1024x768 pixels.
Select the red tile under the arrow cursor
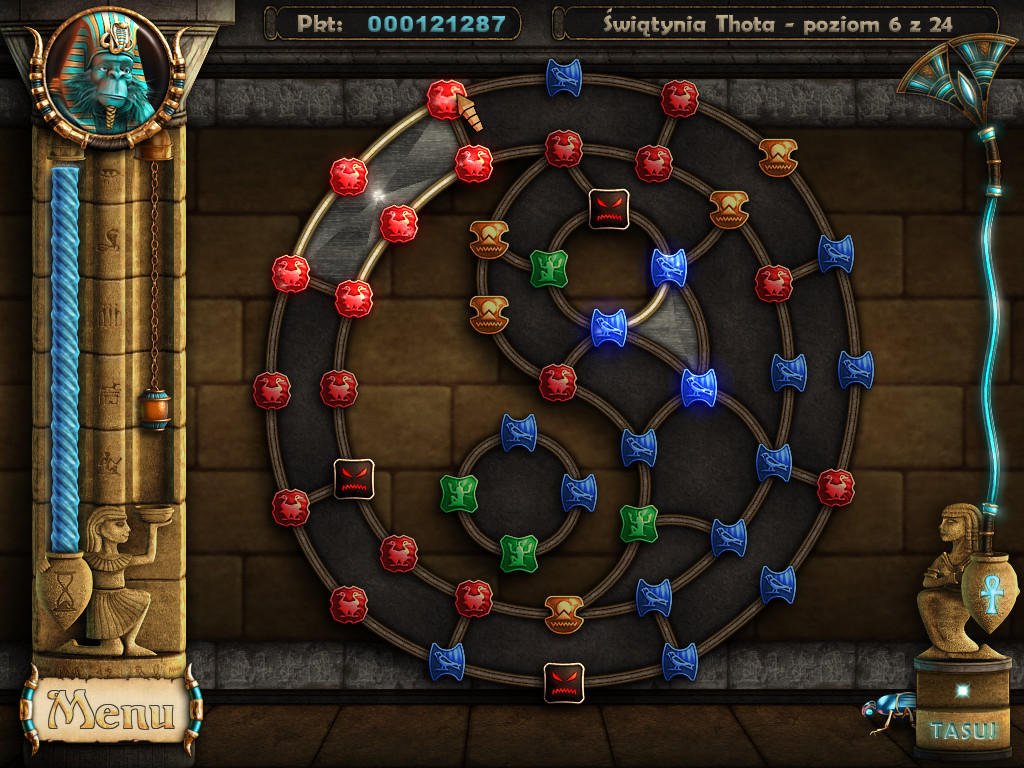446,99
